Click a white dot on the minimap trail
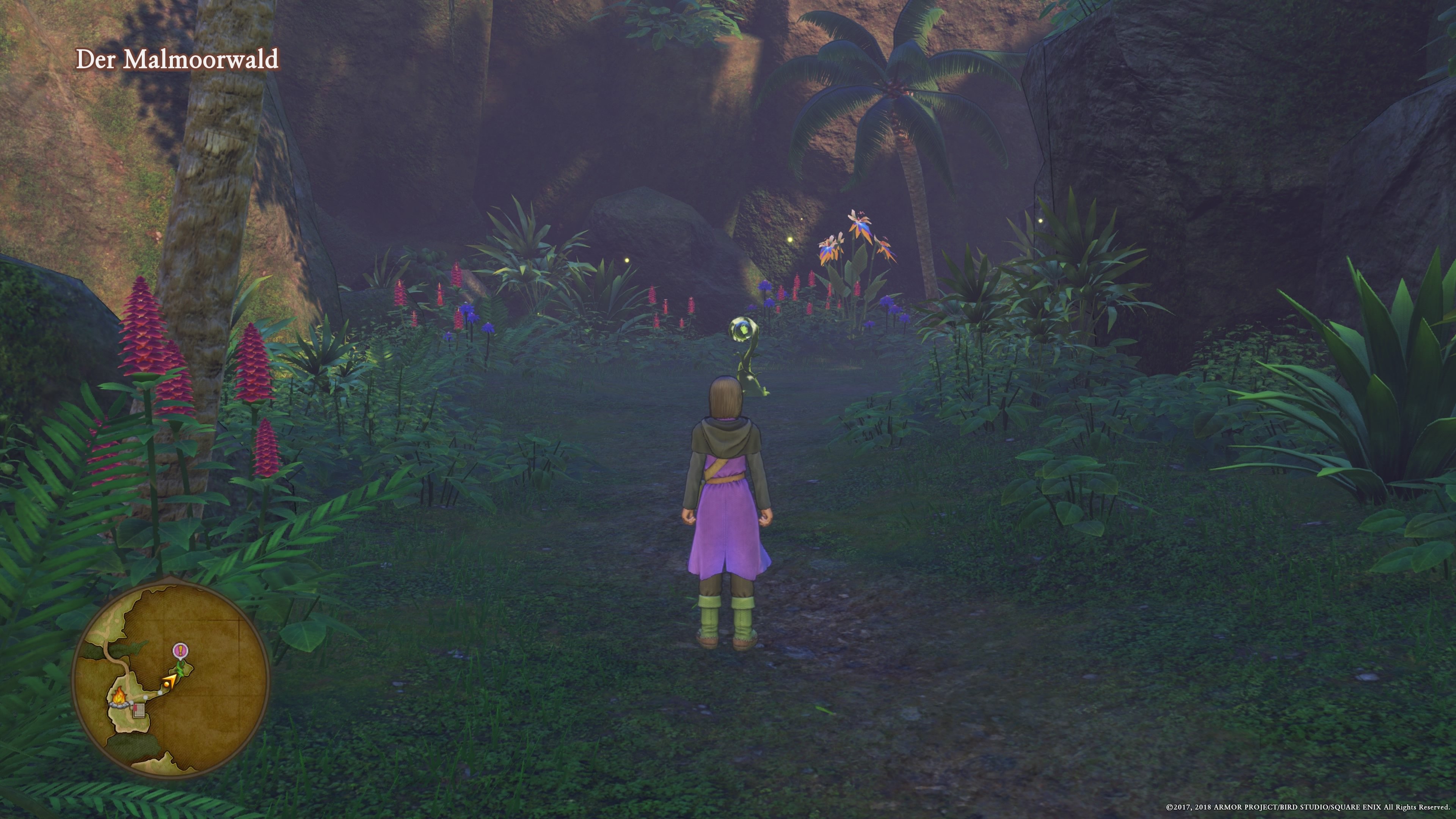Viewport: 1456px width, 819px height. tap(160, 693)
